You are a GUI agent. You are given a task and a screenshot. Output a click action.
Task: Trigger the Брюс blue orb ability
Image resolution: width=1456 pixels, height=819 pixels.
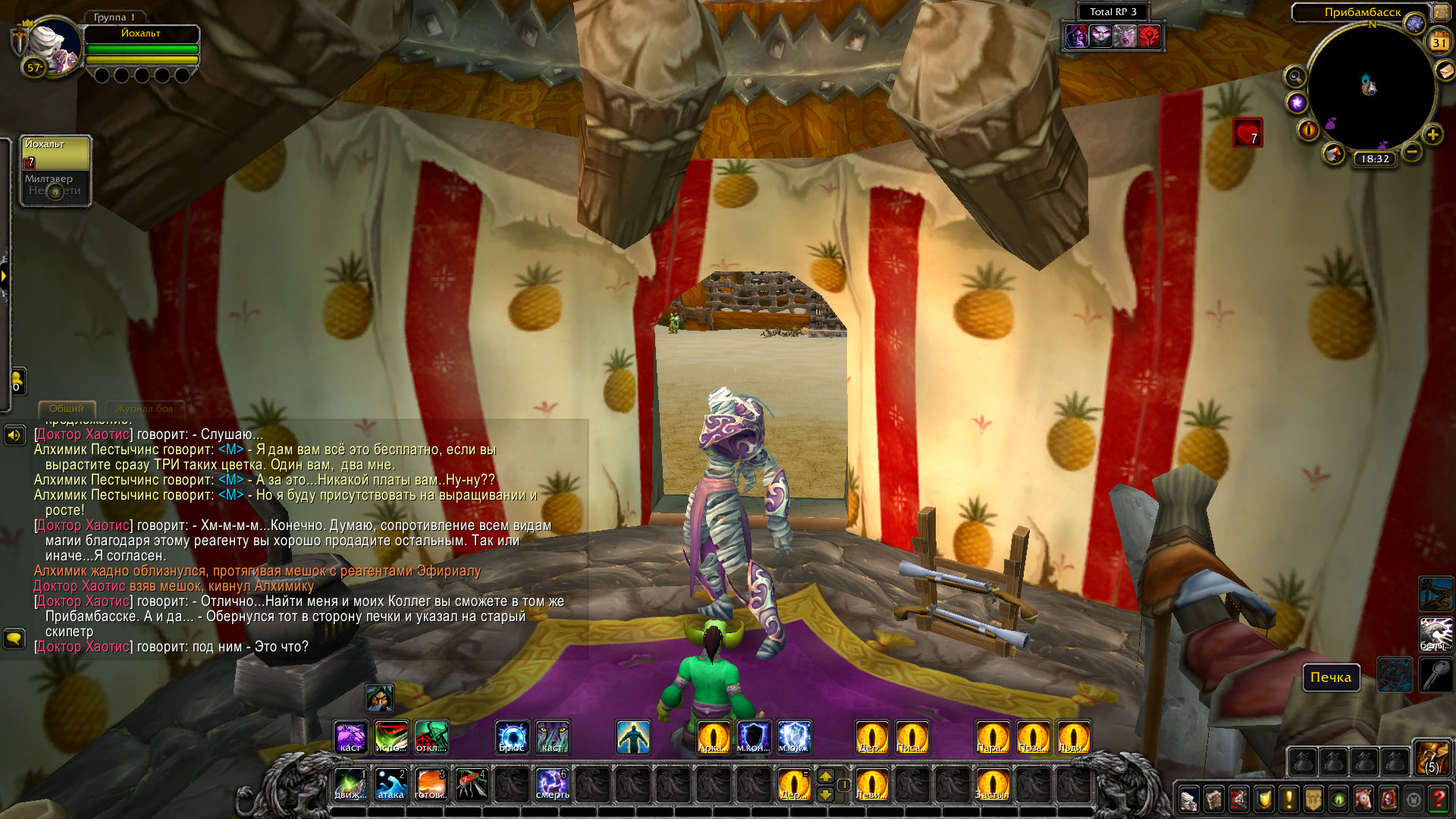512,737
